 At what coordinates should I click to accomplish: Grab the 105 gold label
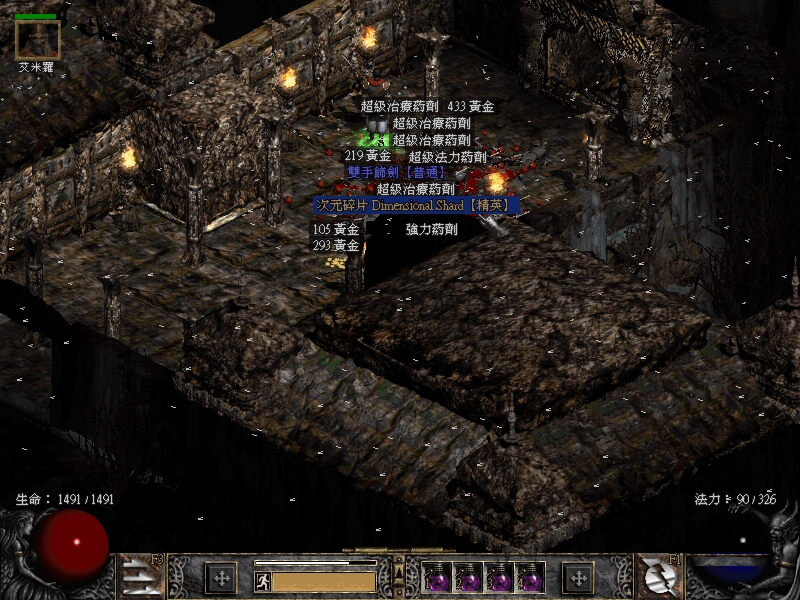(x=336, y=230)
